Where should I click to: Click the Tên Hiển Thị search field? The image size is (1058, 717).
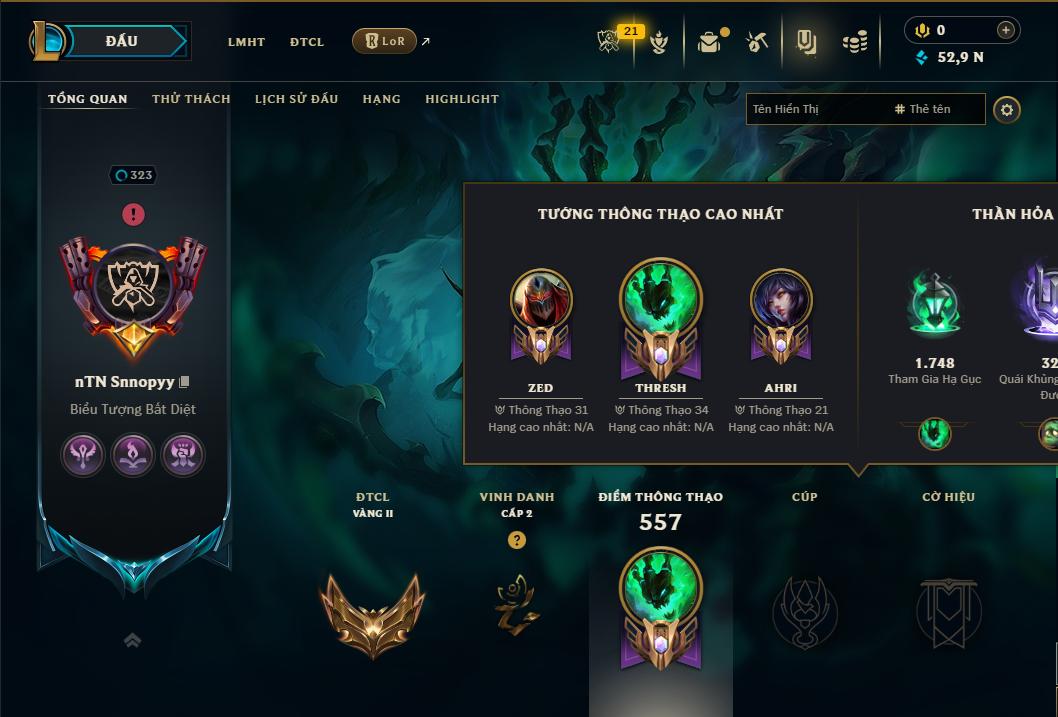point(815,109)
